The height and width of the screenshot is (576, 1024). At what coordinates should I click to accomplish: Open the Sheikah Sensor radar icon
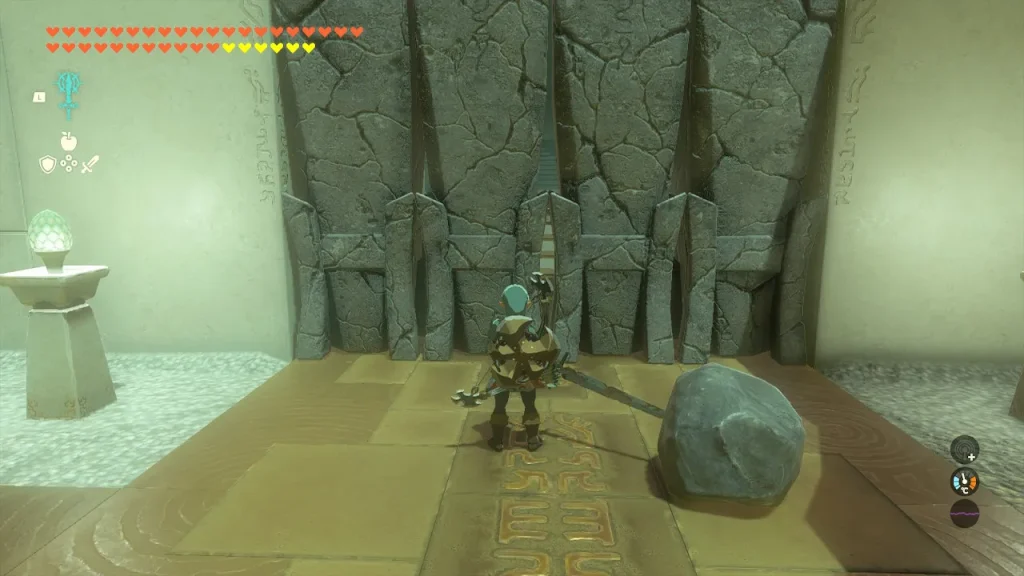coord(964,449)
